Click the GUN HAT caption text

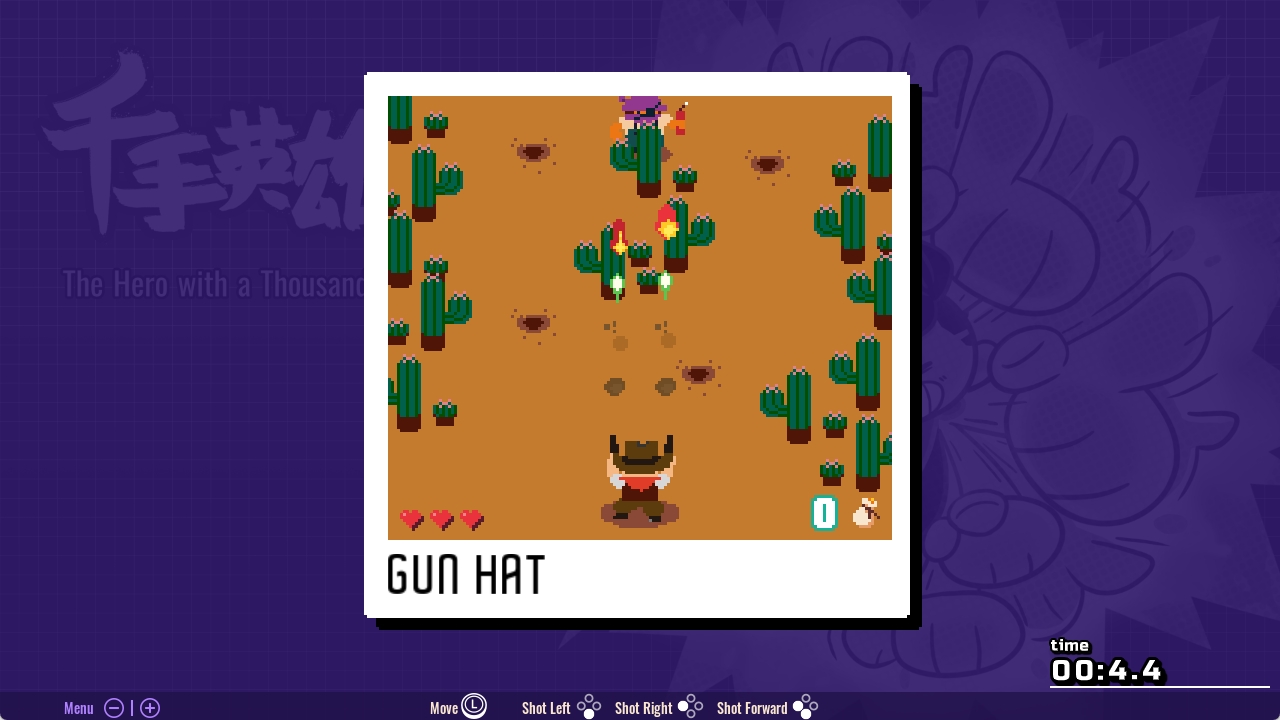pos(465,576)
